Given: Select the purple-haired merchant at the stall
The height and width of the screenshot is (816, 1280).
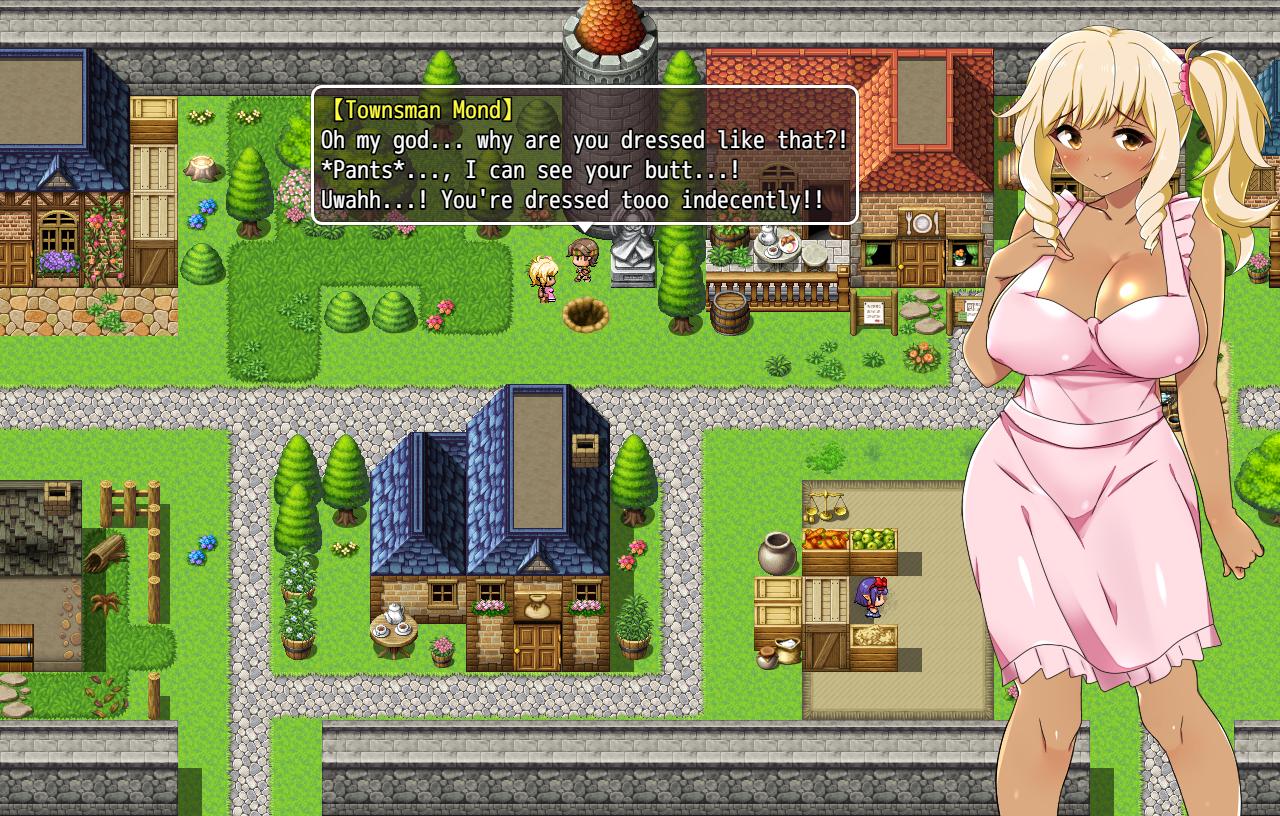Looking at the screenshot, I should (872, 599).
